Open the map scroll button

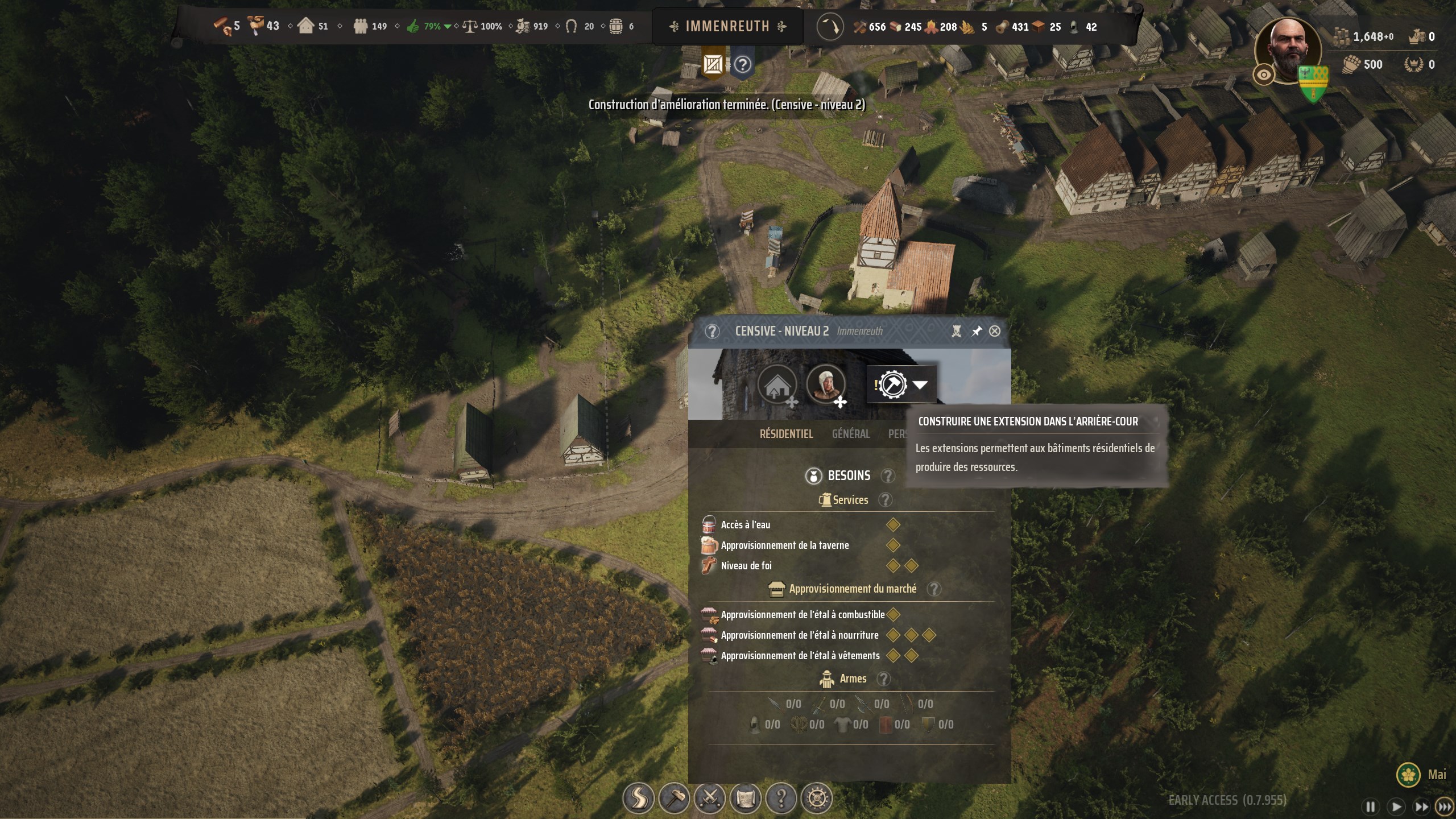pos(746,799)
